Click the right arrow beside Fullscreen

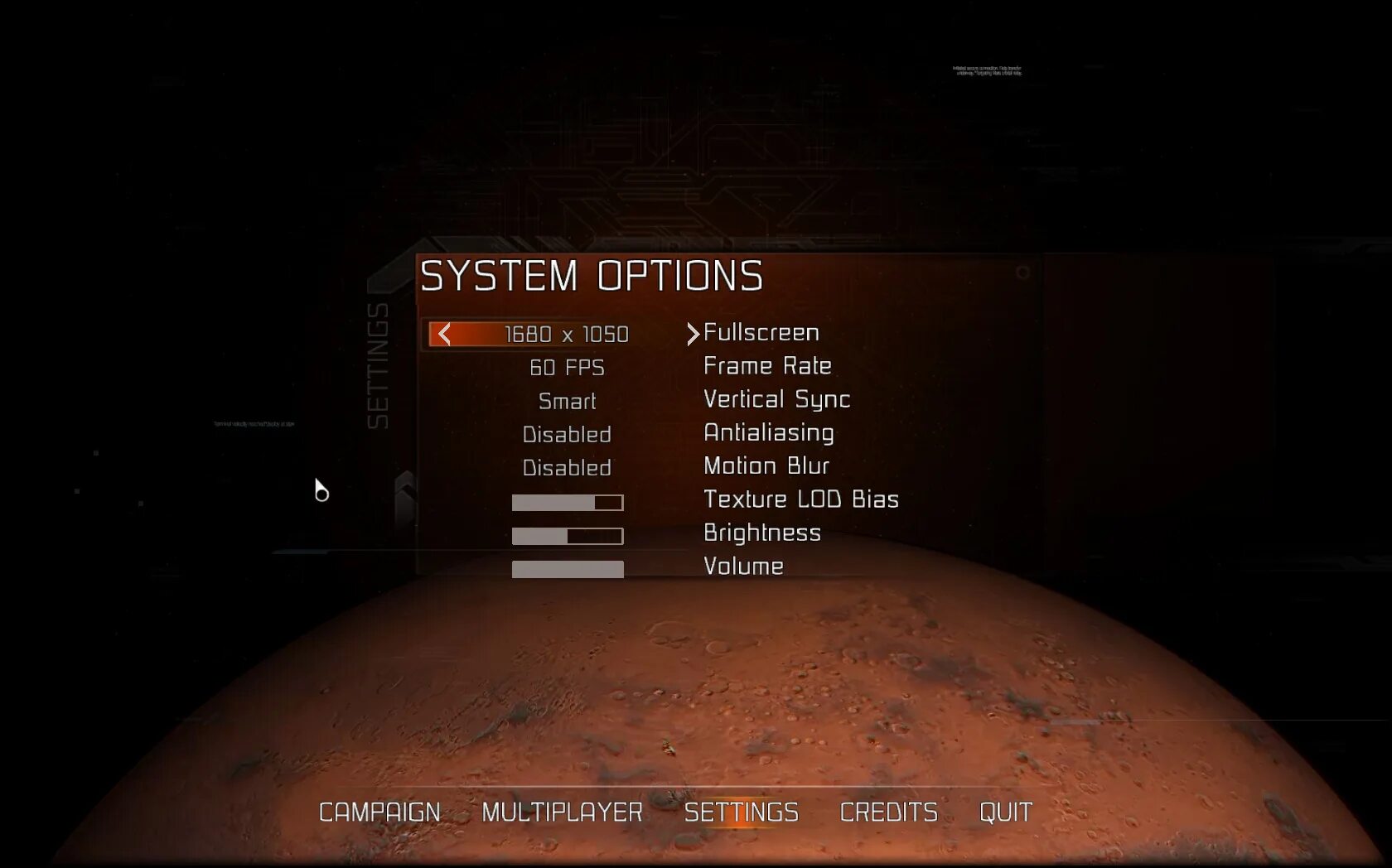click(x=693, y=334)
